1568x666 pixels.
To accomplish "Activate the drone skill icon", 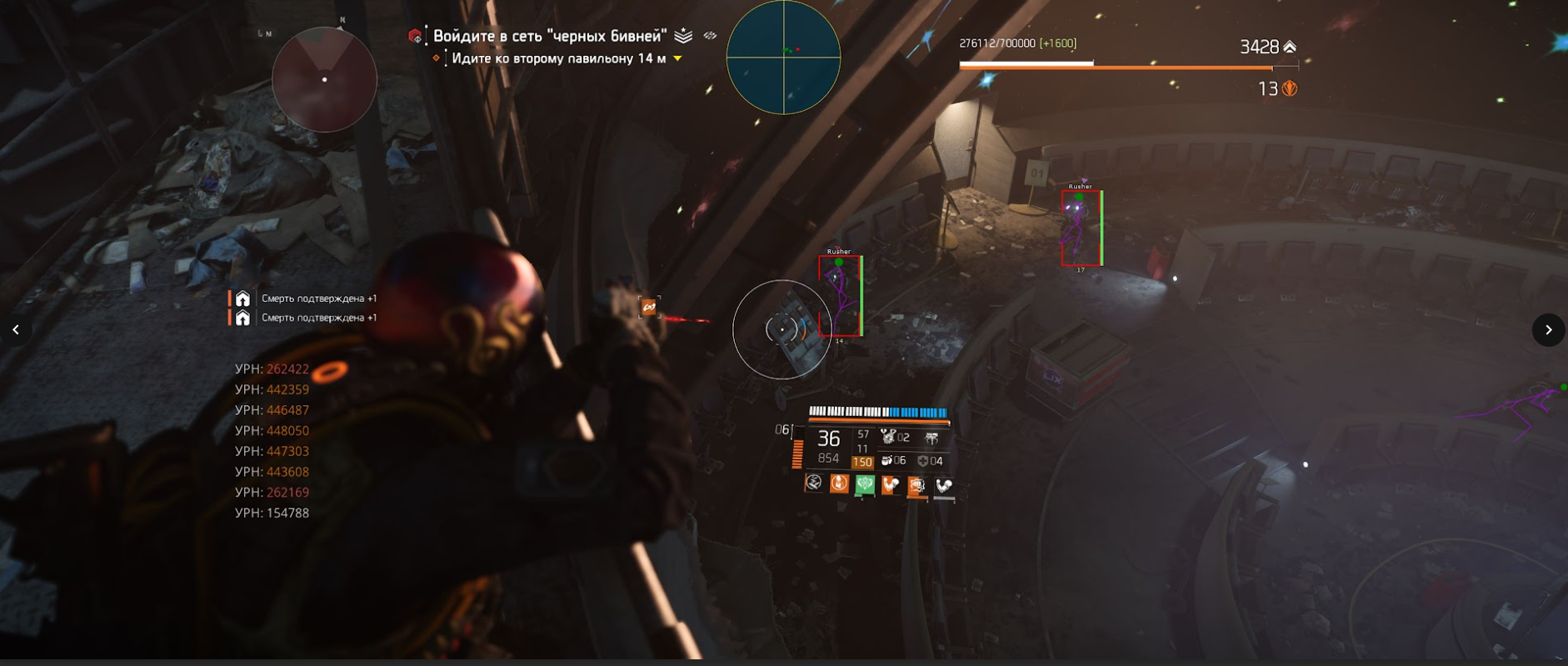I will [931, 438].
